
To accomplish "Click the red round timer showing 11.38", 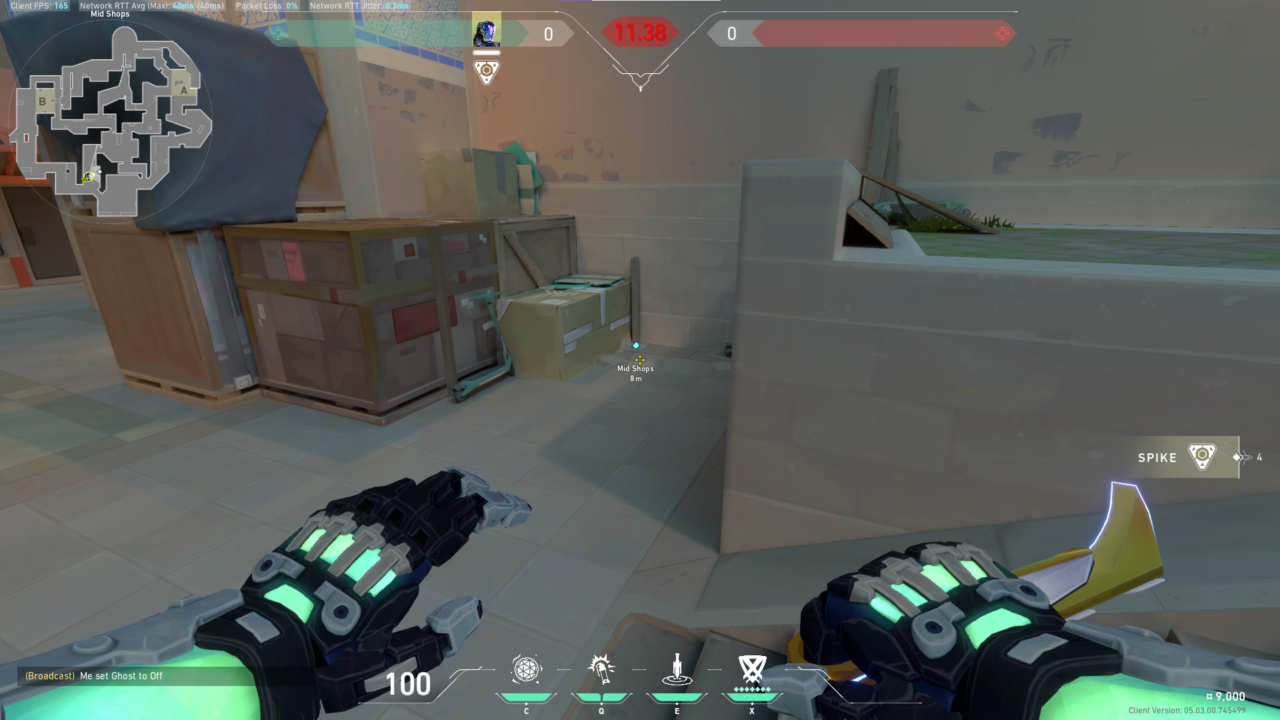I will click(640, 33).
